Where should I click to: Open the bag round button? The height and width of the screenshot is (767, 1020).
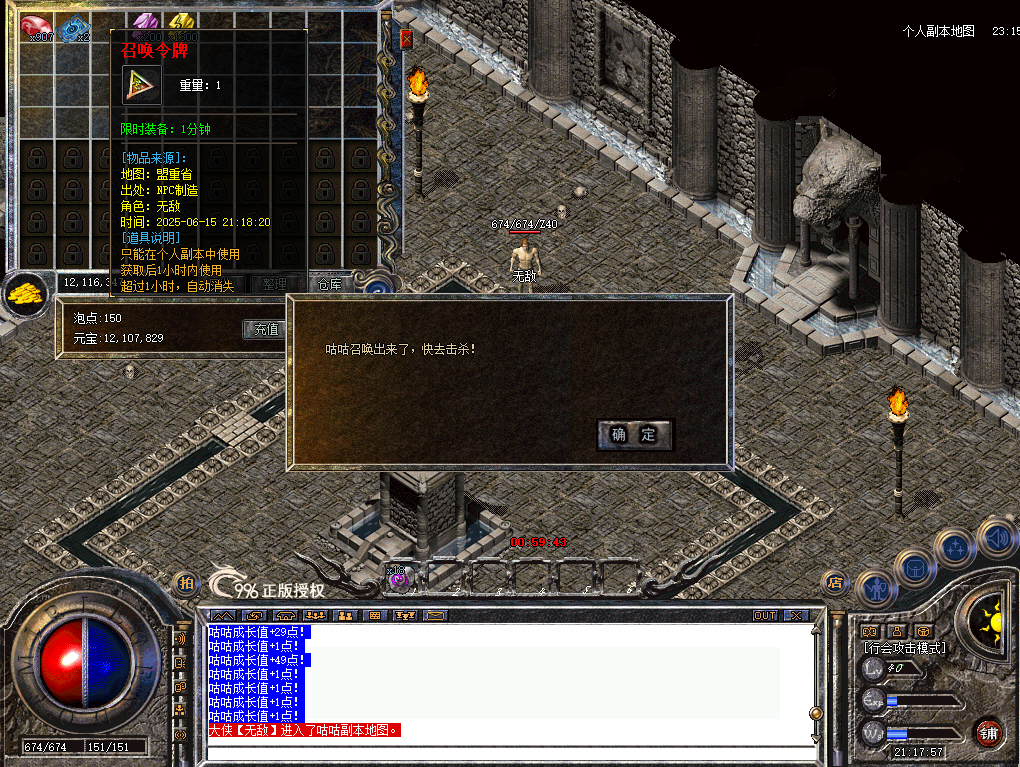pyautogui.click(x=915, y=568)
